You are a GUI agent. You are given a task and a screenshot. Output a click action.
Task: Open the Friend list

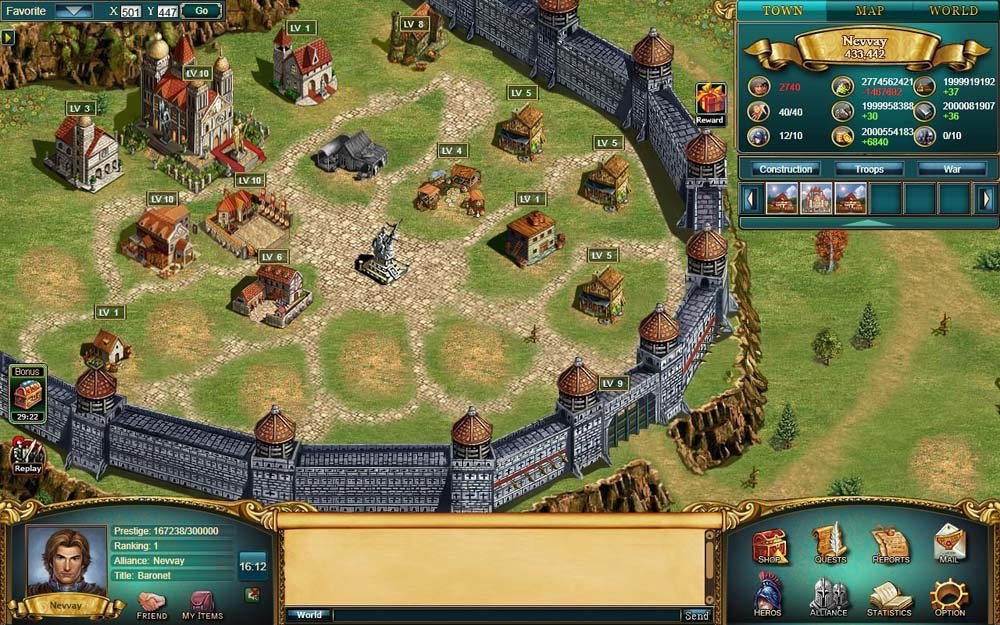click(152, 604)
